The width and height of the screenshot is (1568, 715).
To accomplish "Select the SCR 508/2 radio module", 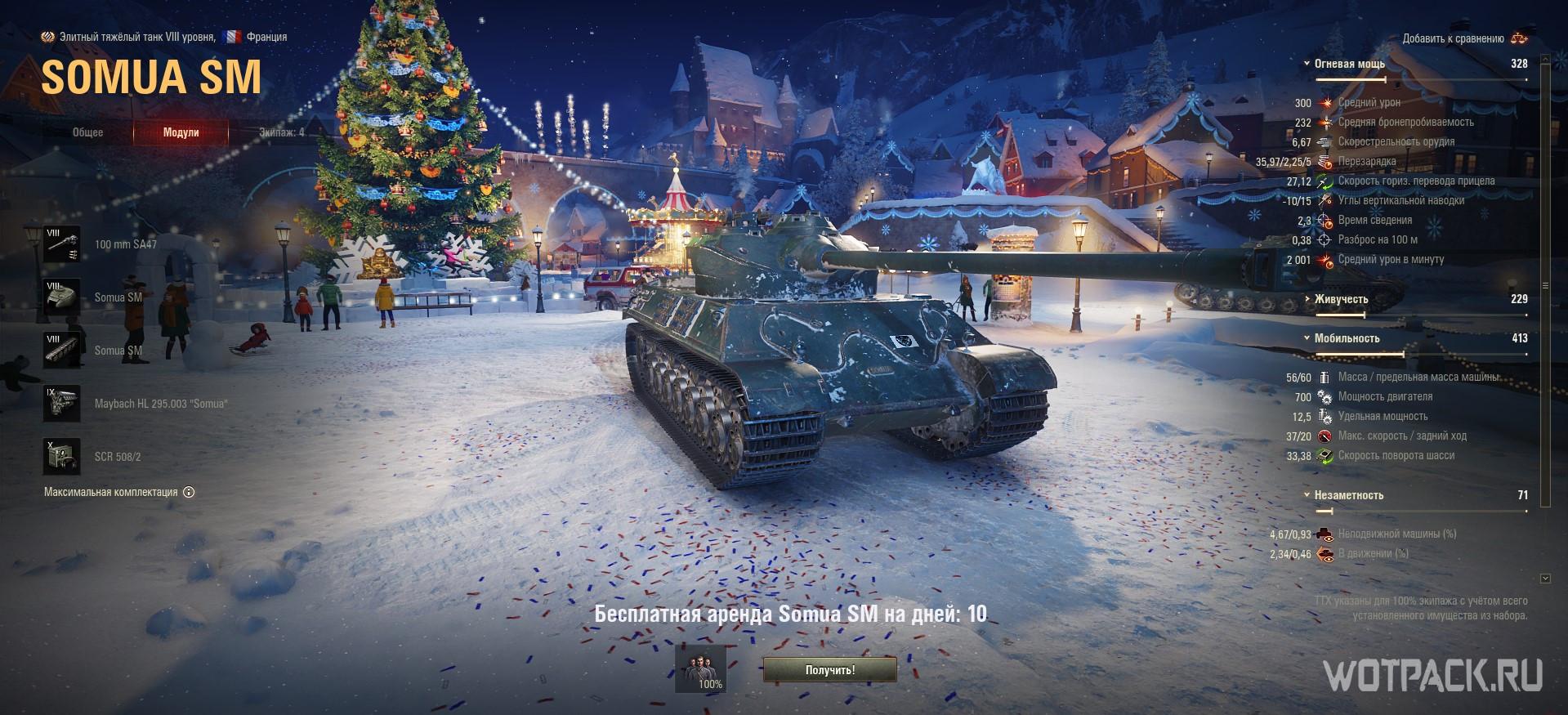I will 62,457.
